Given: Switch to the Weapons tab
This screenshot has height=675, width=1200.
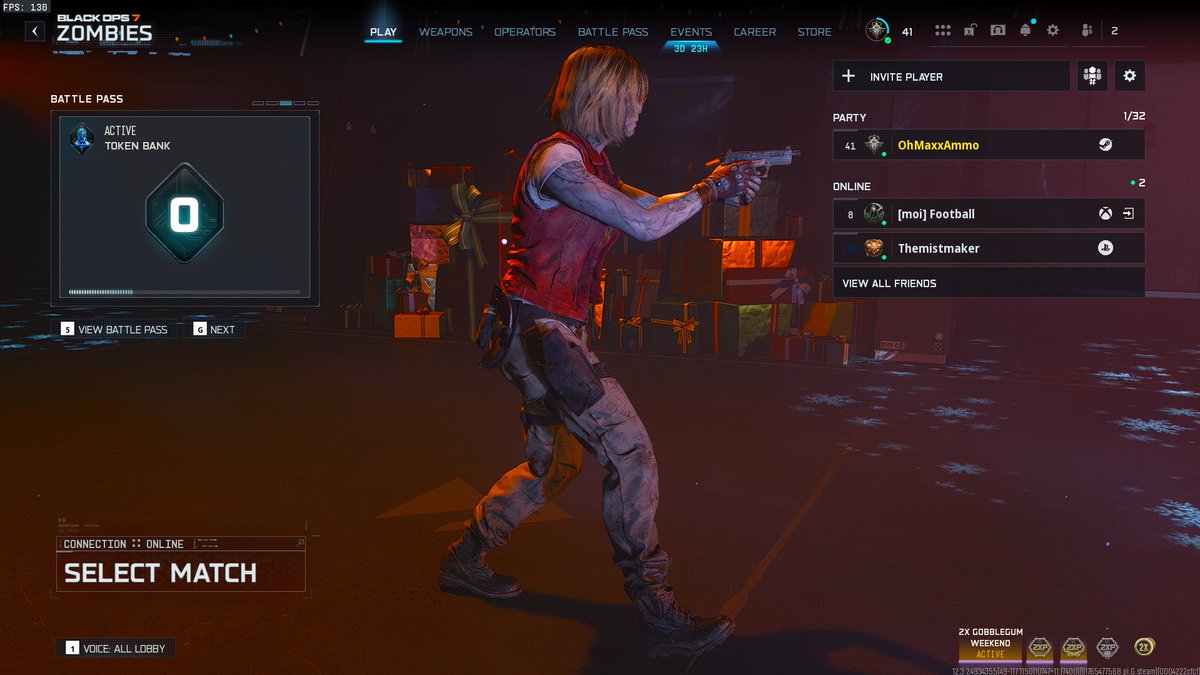Looking at the screenshot, I should pyautogui.click(x=445, y=32).
